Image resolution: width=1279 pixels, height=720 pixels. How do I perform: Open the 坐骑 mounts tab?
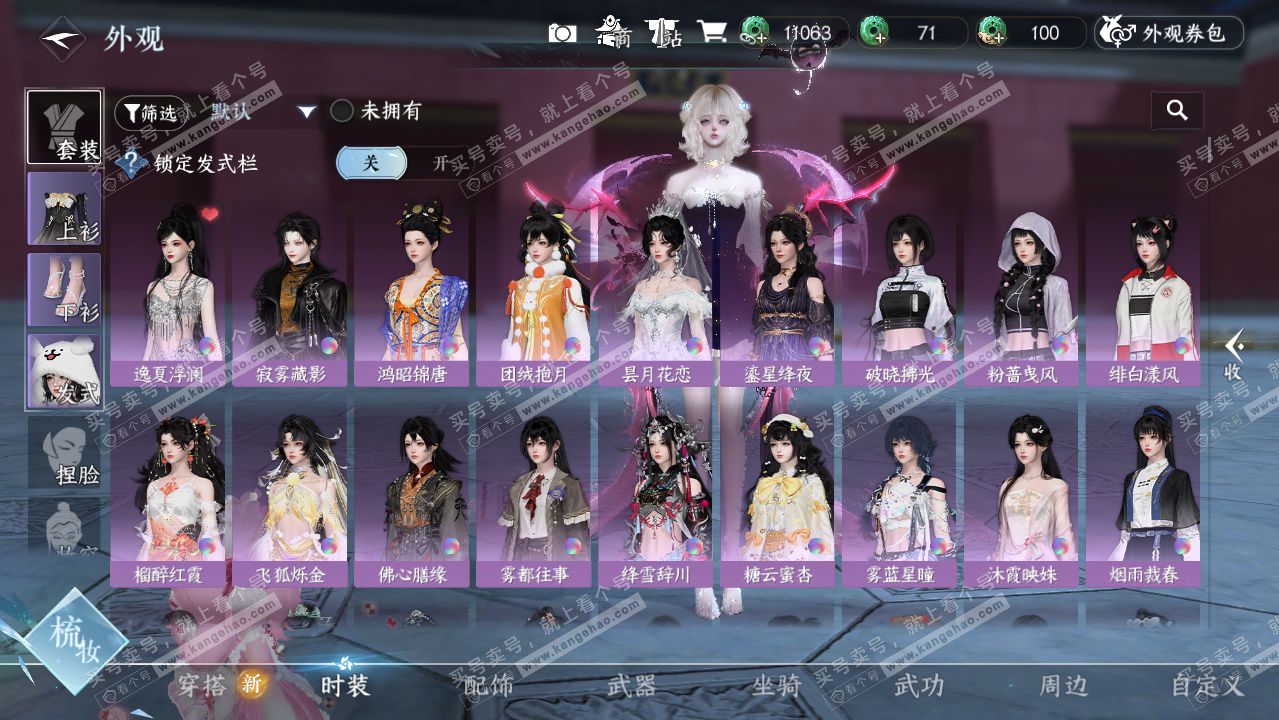pos(777,686)
